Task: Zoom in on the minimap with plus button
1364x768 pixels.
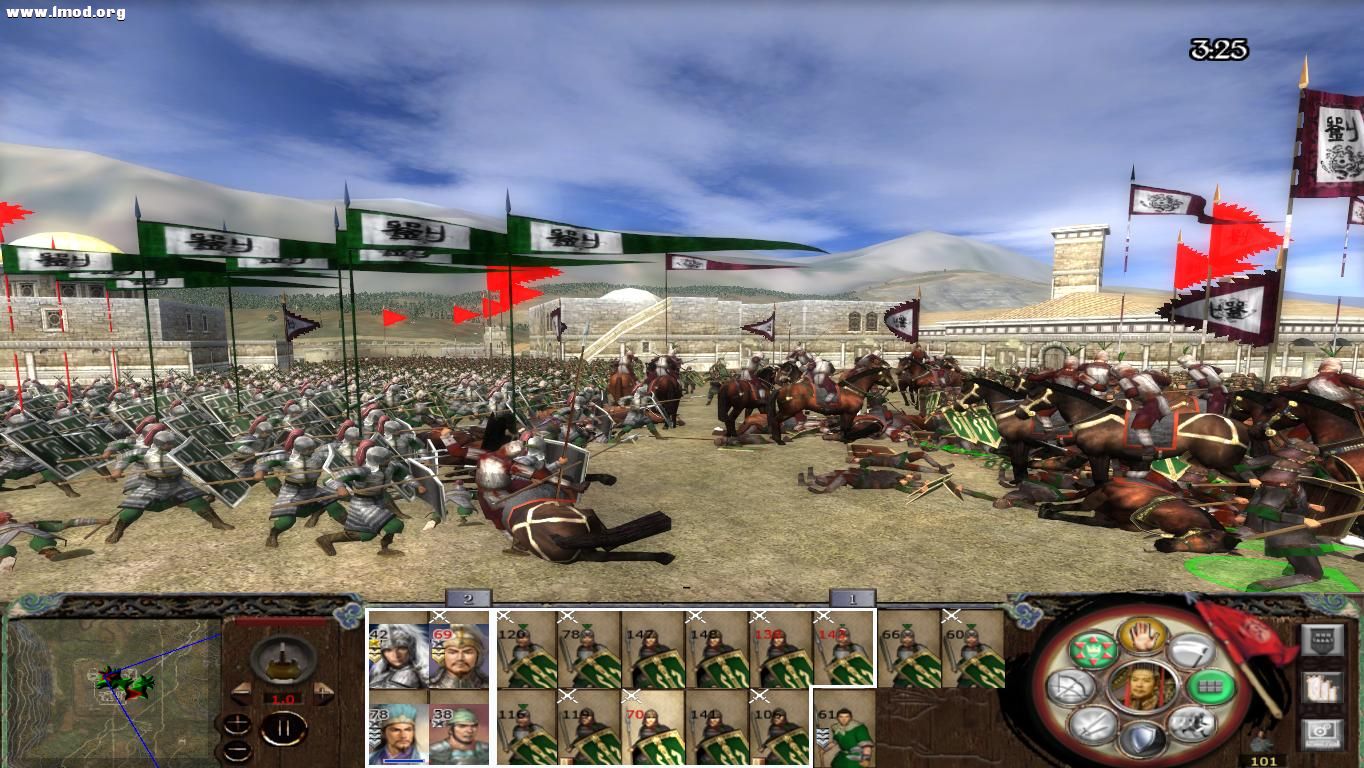Action: [x=238, y=724]
